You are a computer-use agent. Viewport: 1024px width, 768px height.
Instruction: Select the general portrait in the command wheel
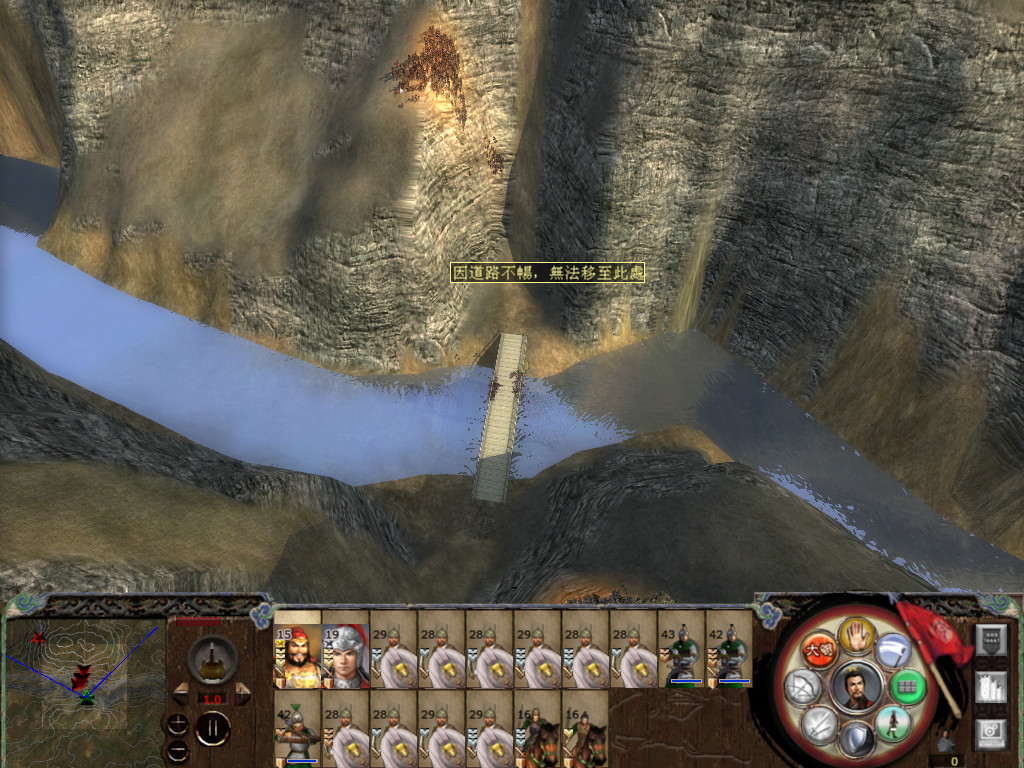[857, 686]
